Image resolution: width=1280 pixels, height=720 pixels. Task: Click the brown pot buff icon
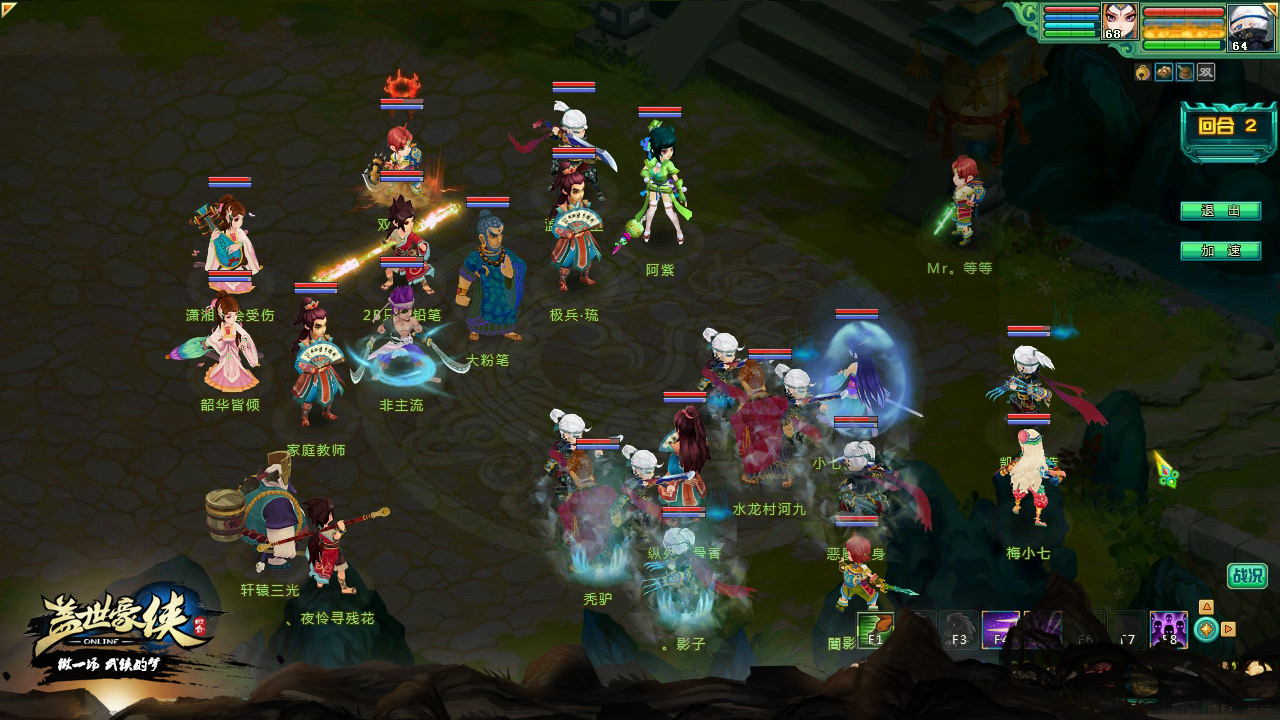tap(1185, 72)
